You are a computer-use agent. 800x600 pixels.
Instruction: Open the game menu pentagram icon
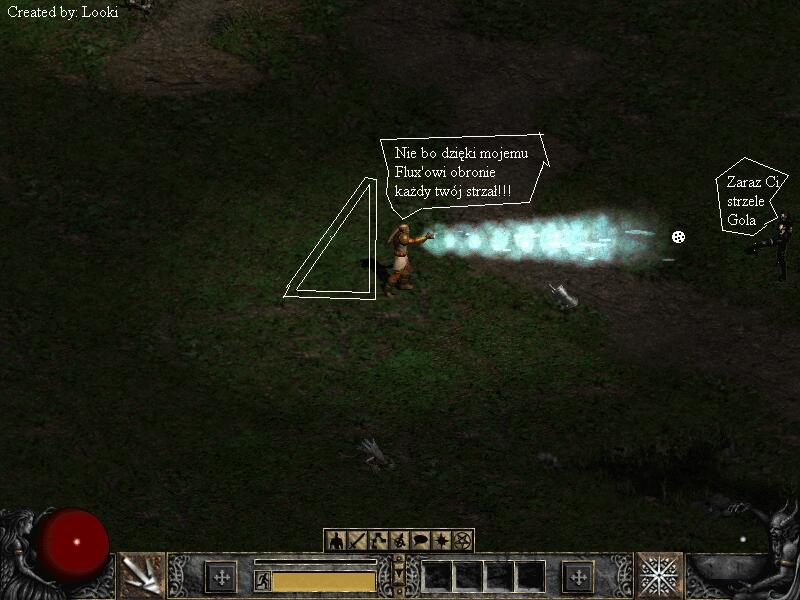click(x=463, y=541)
